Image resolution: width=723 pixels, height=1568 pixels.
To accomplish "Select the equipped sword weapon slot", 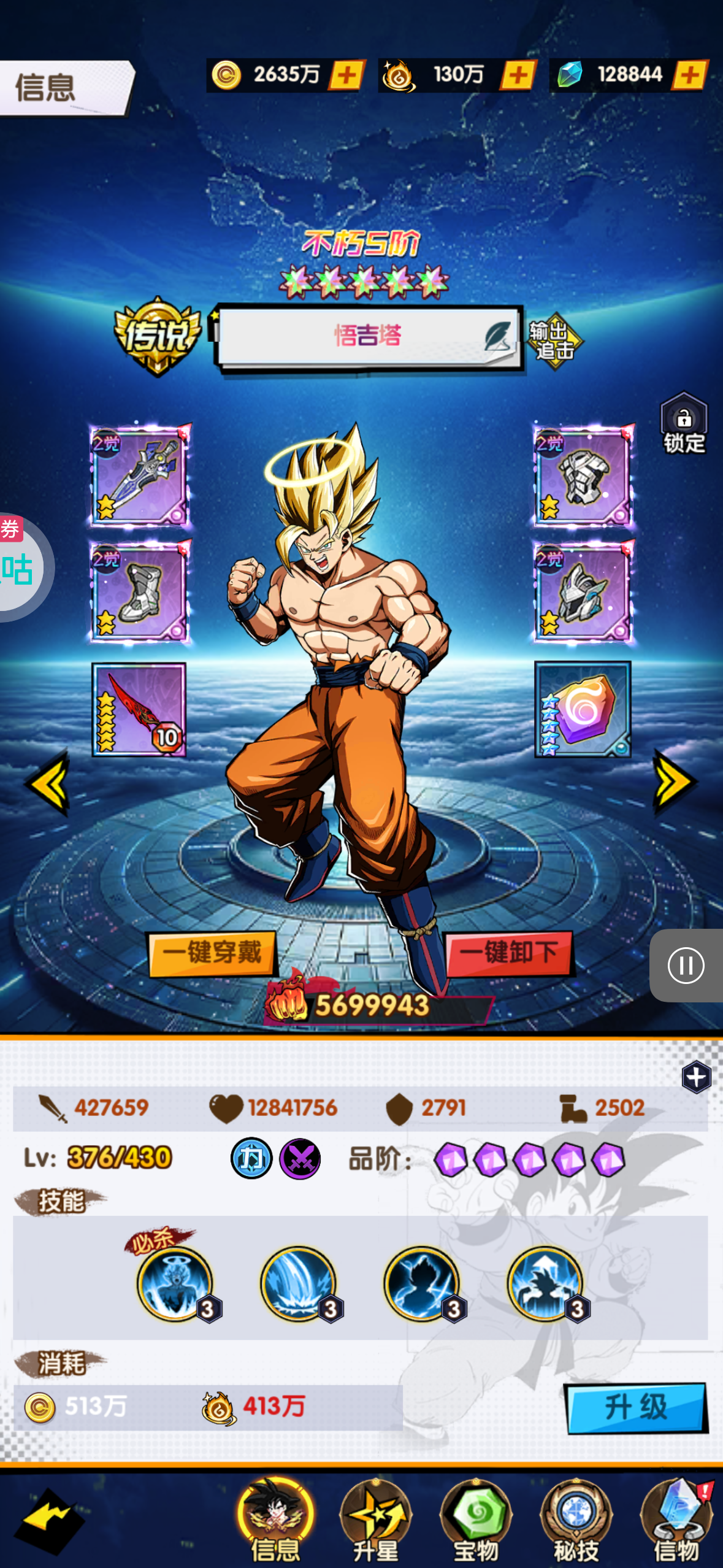I will click(x=140, y=475).
